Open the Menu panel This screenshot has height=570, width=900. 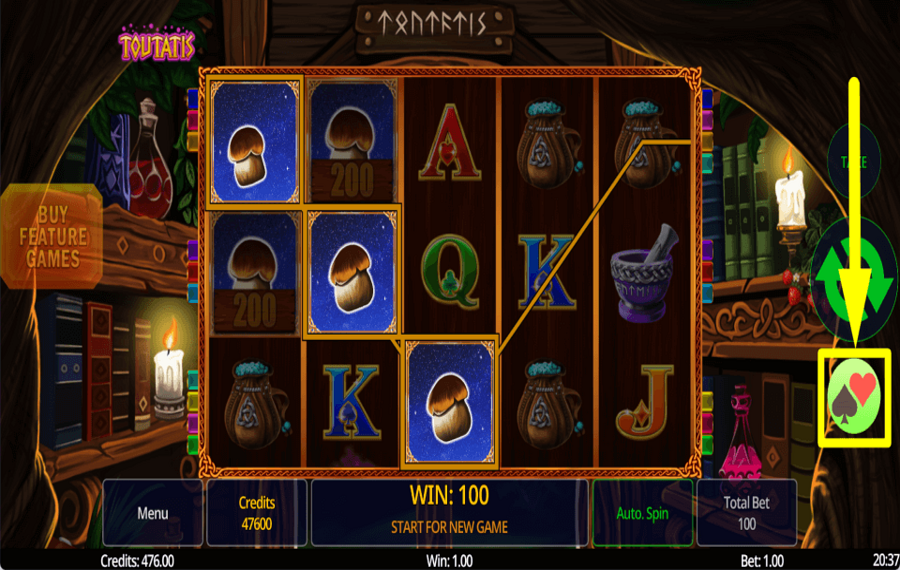(153, 513)
